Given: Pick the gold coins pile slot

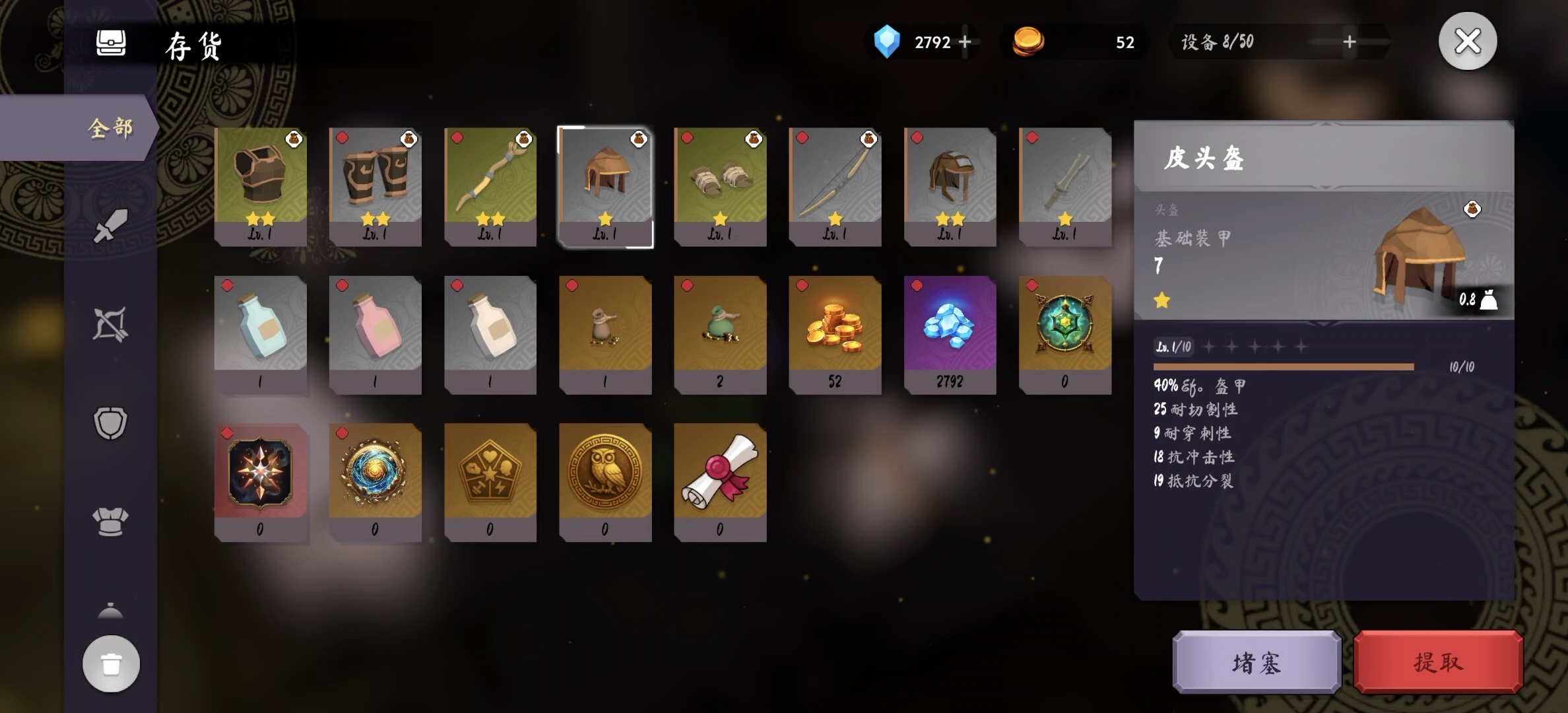Looking at the screenshot, I should coord(835,334).
